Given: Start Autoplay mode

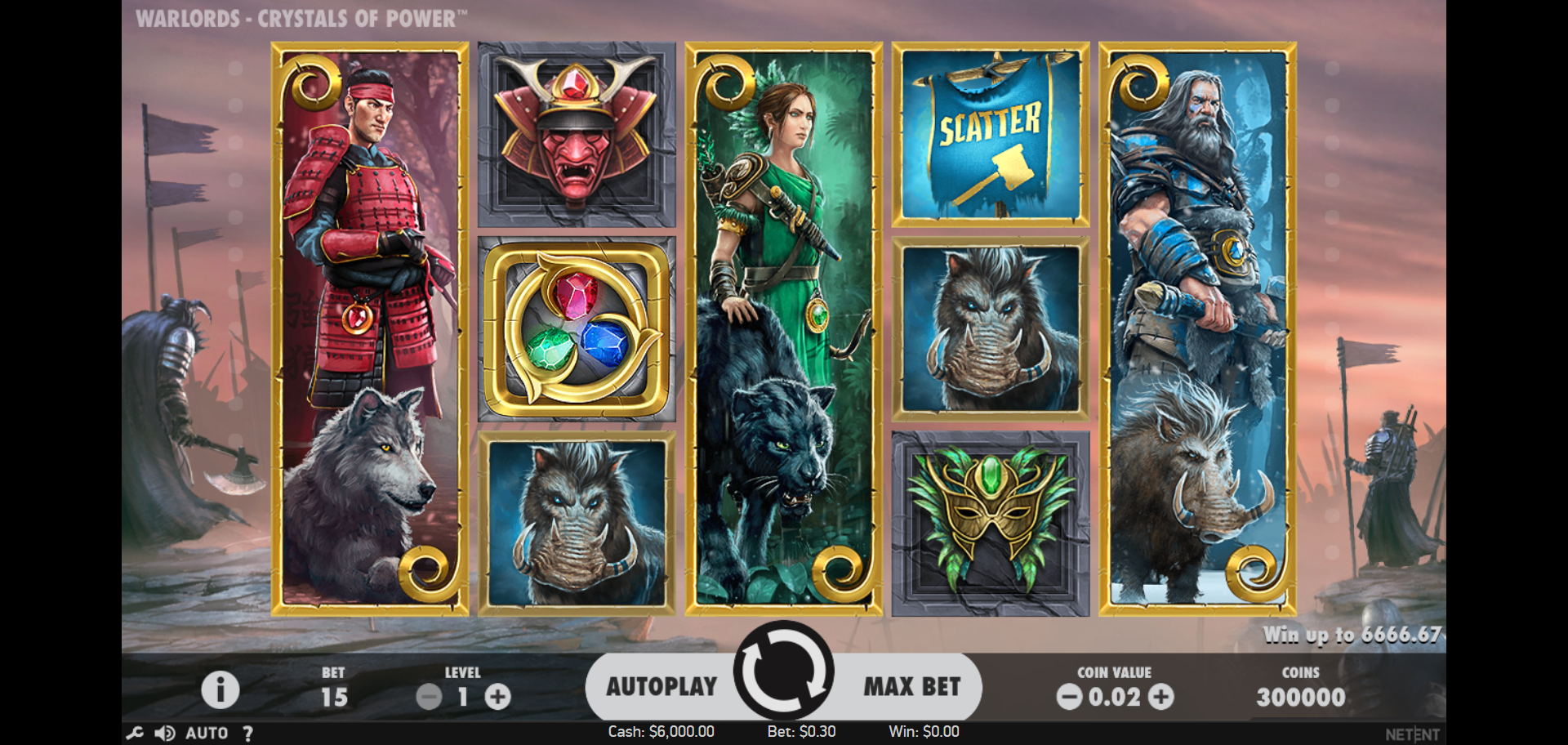Looking at the screenshot, I should coord(661,687).
